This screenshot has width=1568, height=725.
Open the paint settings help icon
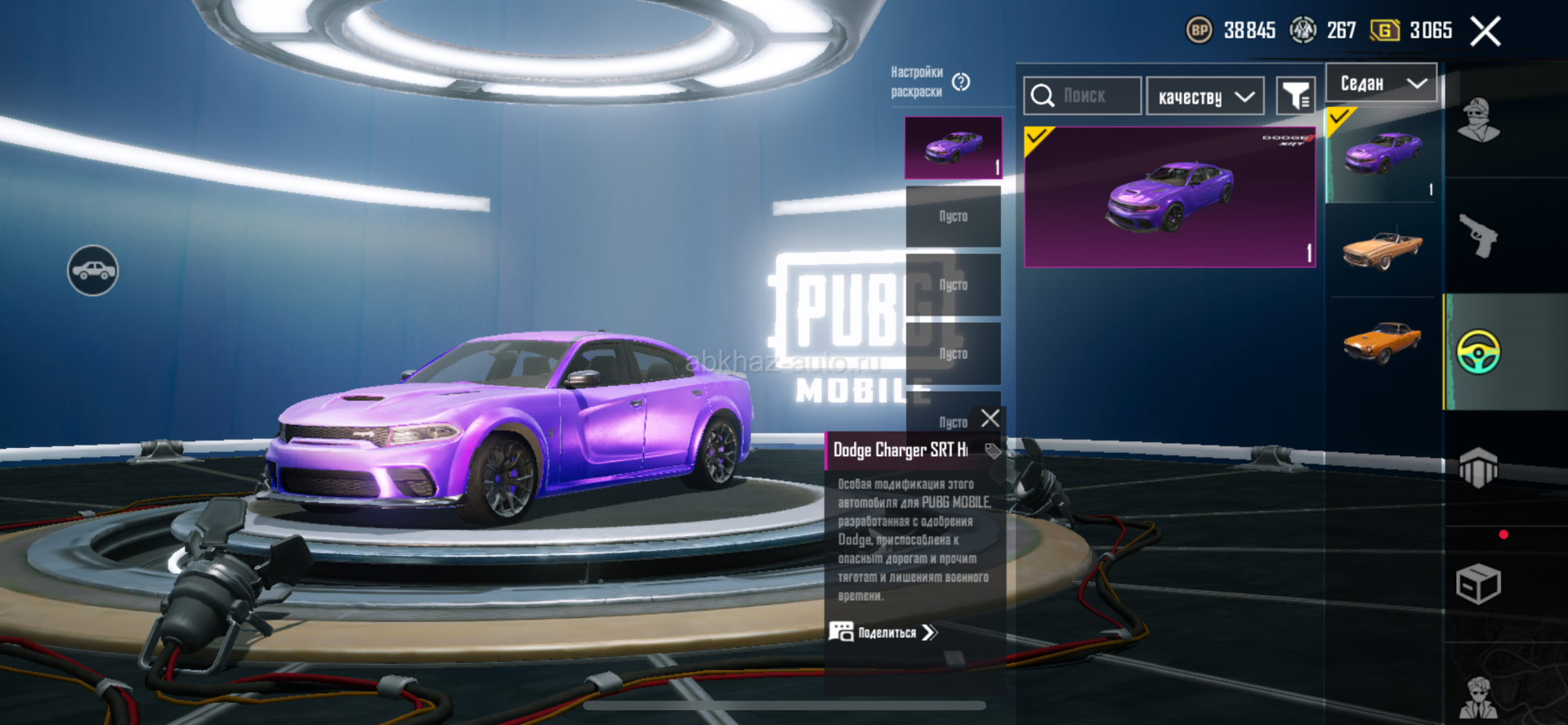(961, 82)
